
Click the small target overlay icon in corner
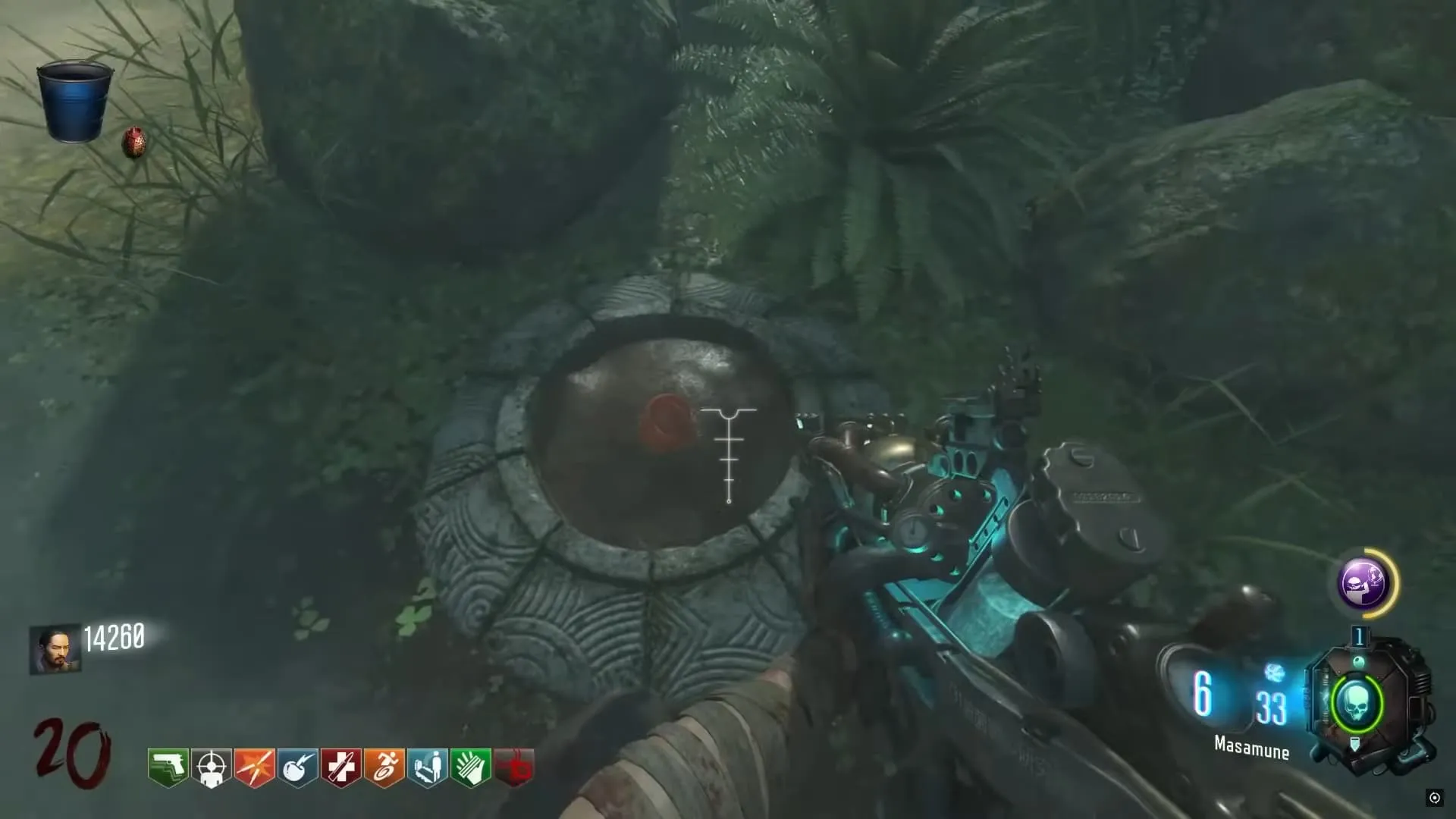coord(1434,797)
